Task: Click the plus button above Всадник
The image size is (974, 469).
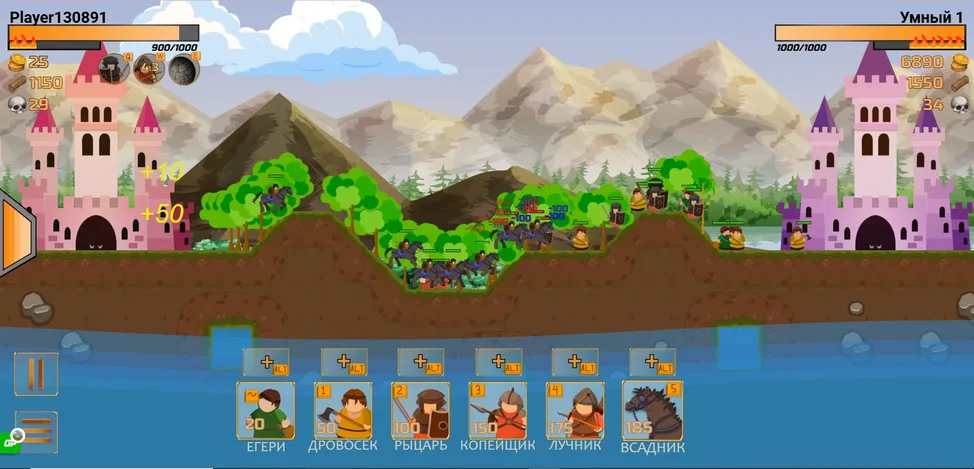Action: point(652,362)
